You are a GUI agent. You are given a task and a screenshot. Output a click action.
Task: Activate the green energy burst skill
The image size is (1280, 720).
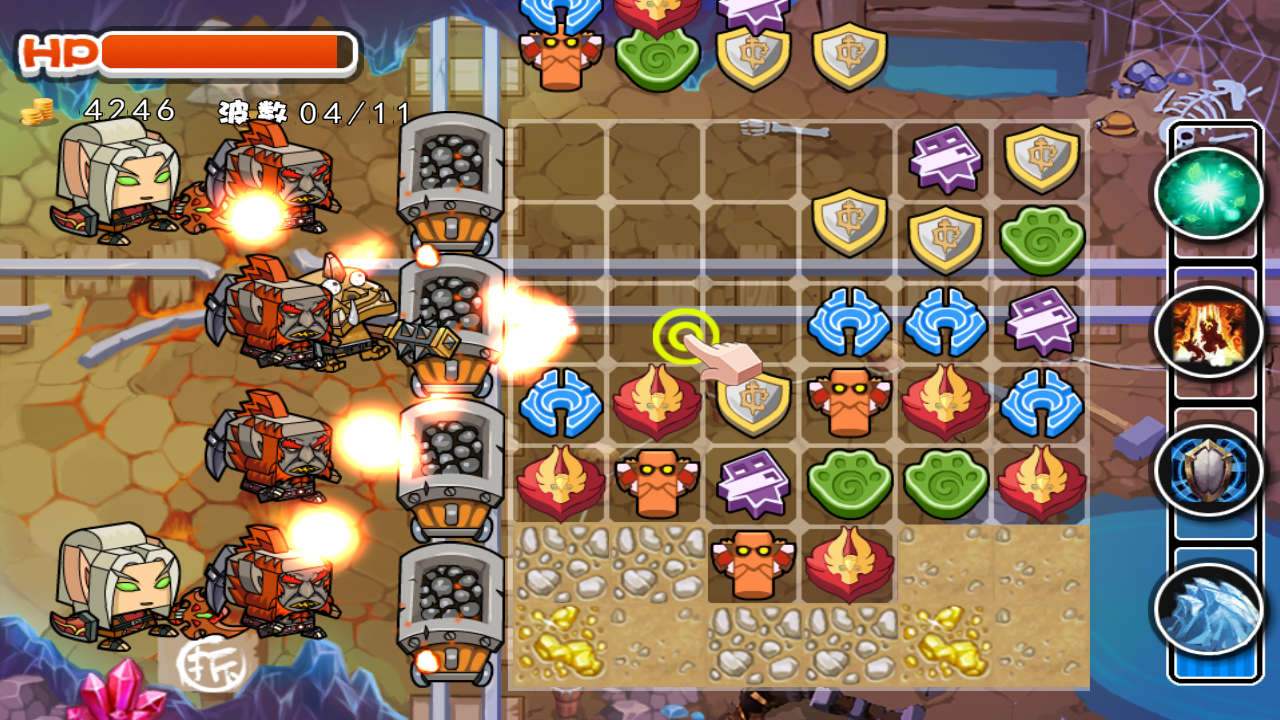point(1208,193)
